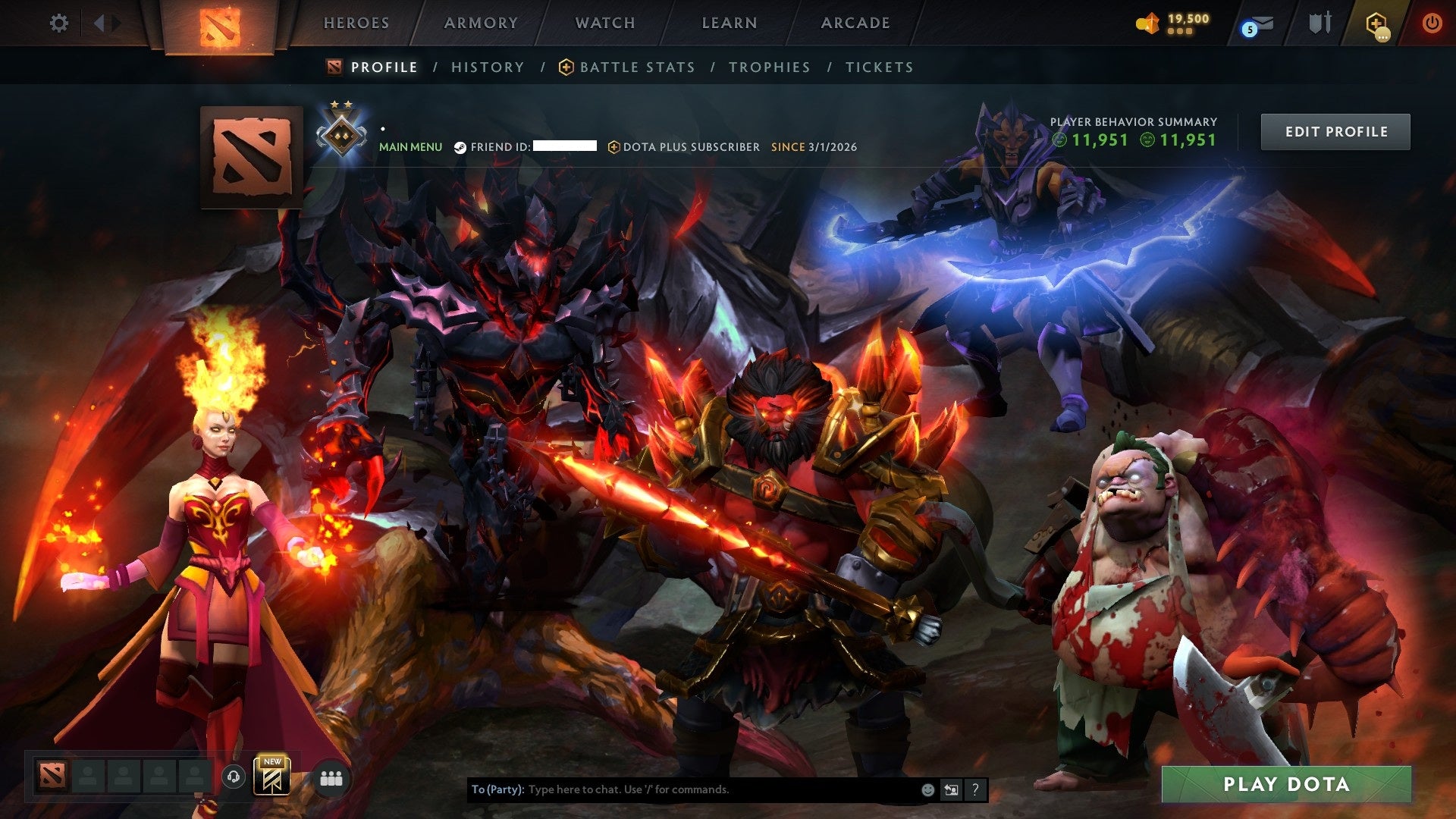Click the party chat input field

[x=682, y=789]
